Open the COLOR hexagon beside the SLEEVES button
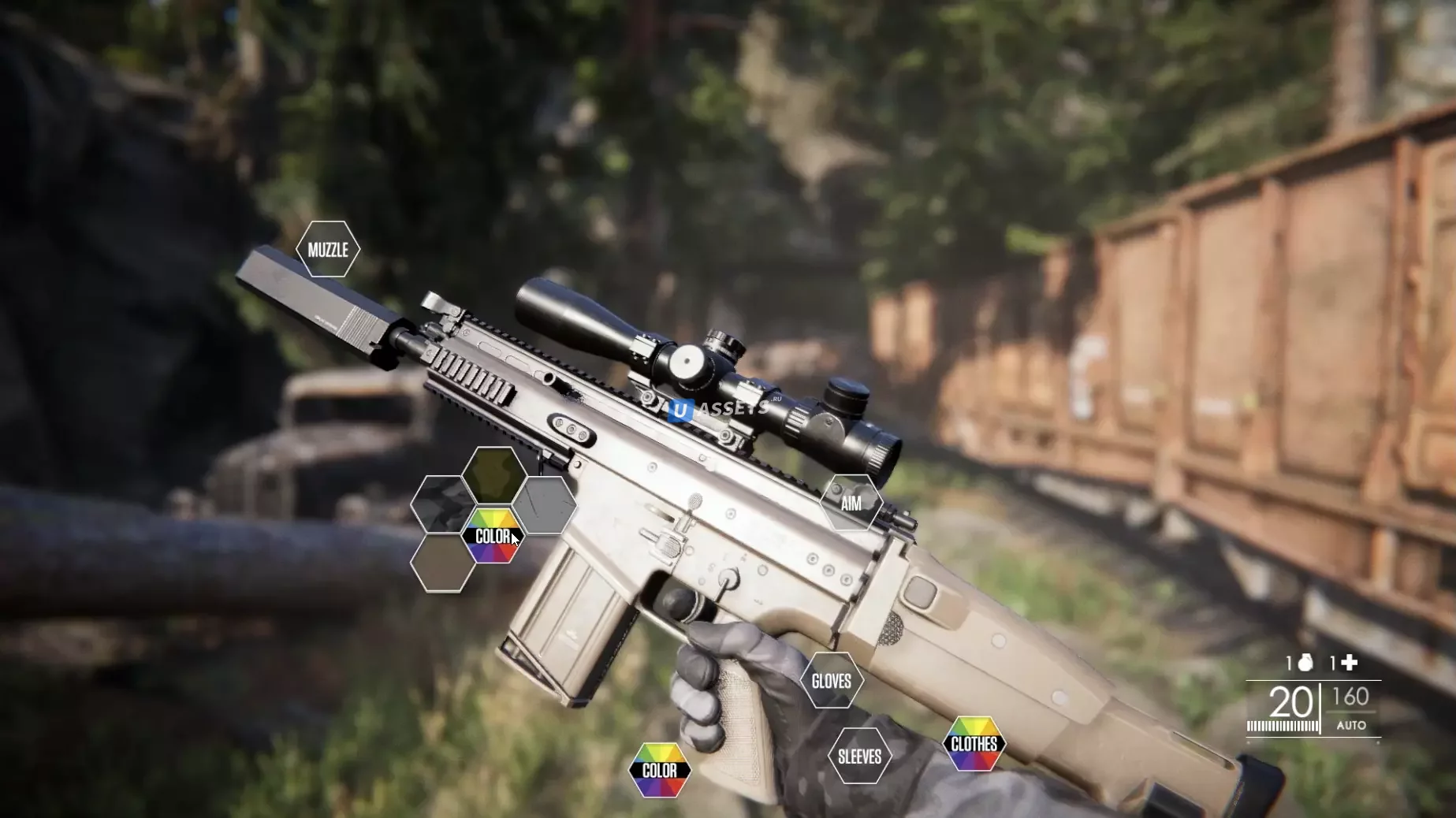This screenshot has width=1456, height=818. point(660,770)
